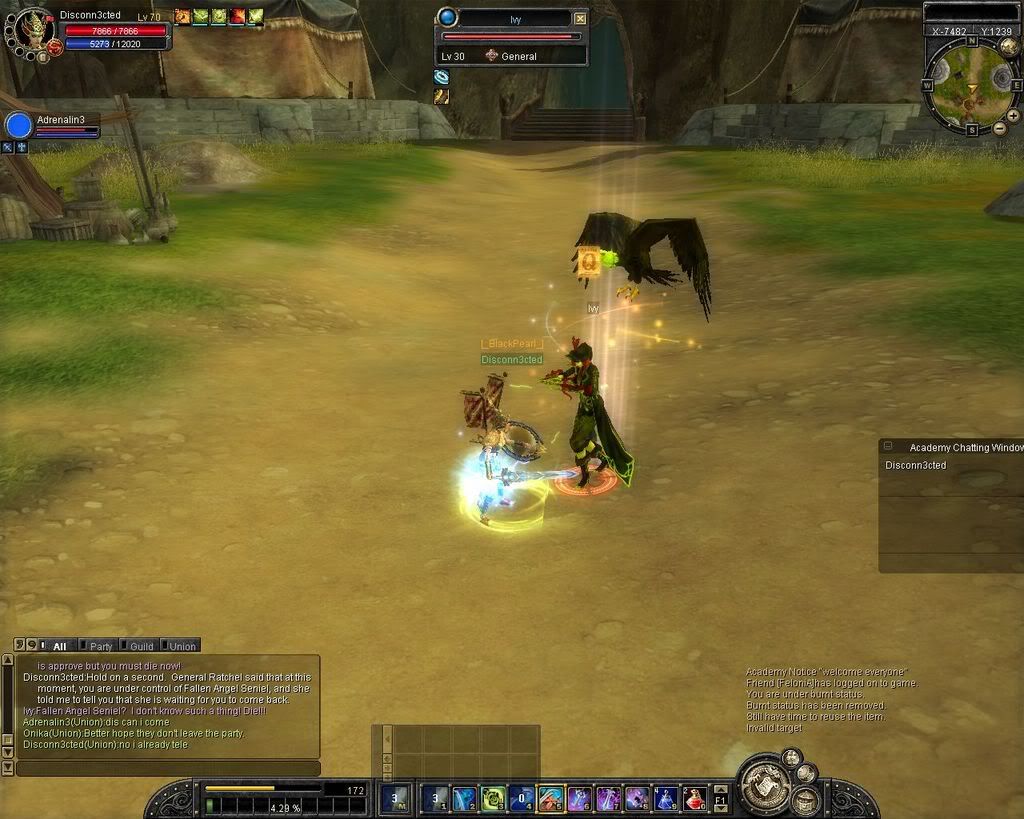Switch hotbar page with the up arrow
1024x819 pixels.
pyautogui.click(x=721, y=788)
